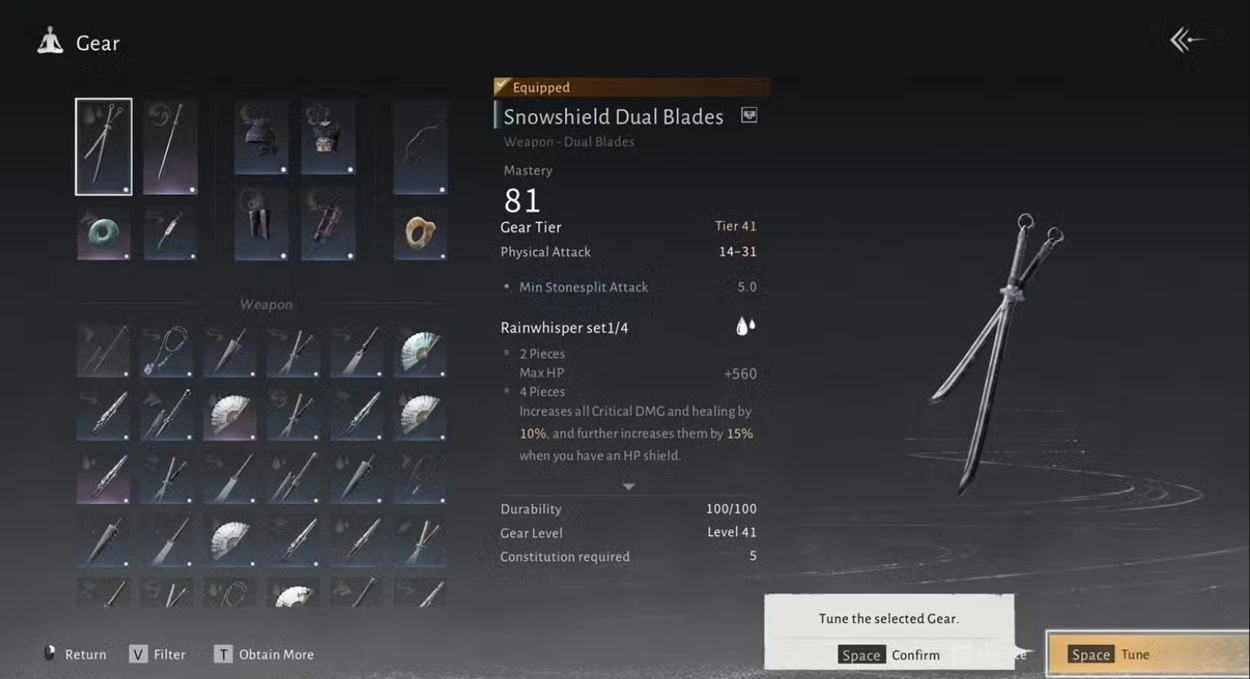The image size is (1250, 679).
Task: Click Obtain More
Action: click(x=264, y=654)
